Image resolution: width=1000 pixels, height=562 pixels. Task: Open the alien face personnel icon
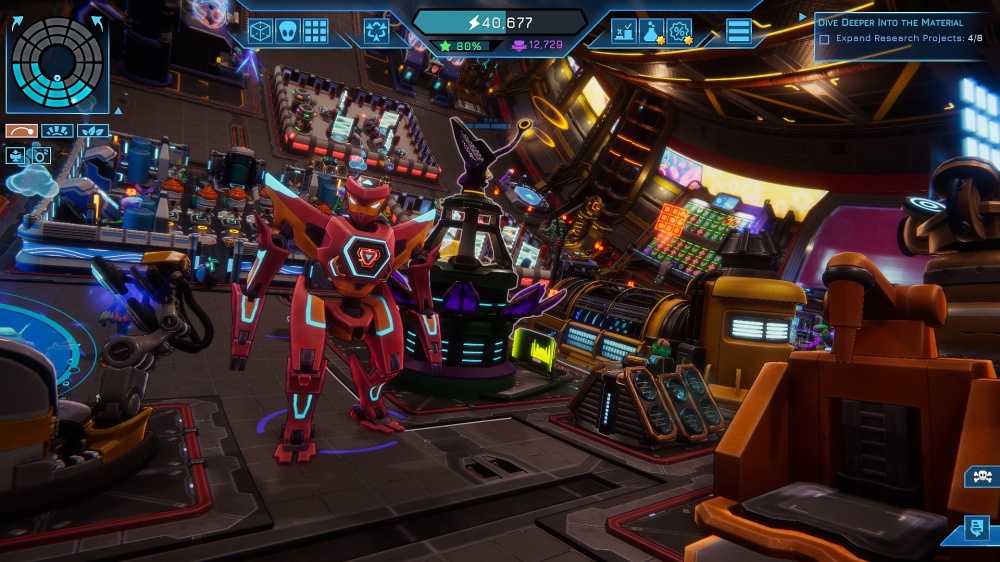(x=288, y=31)
